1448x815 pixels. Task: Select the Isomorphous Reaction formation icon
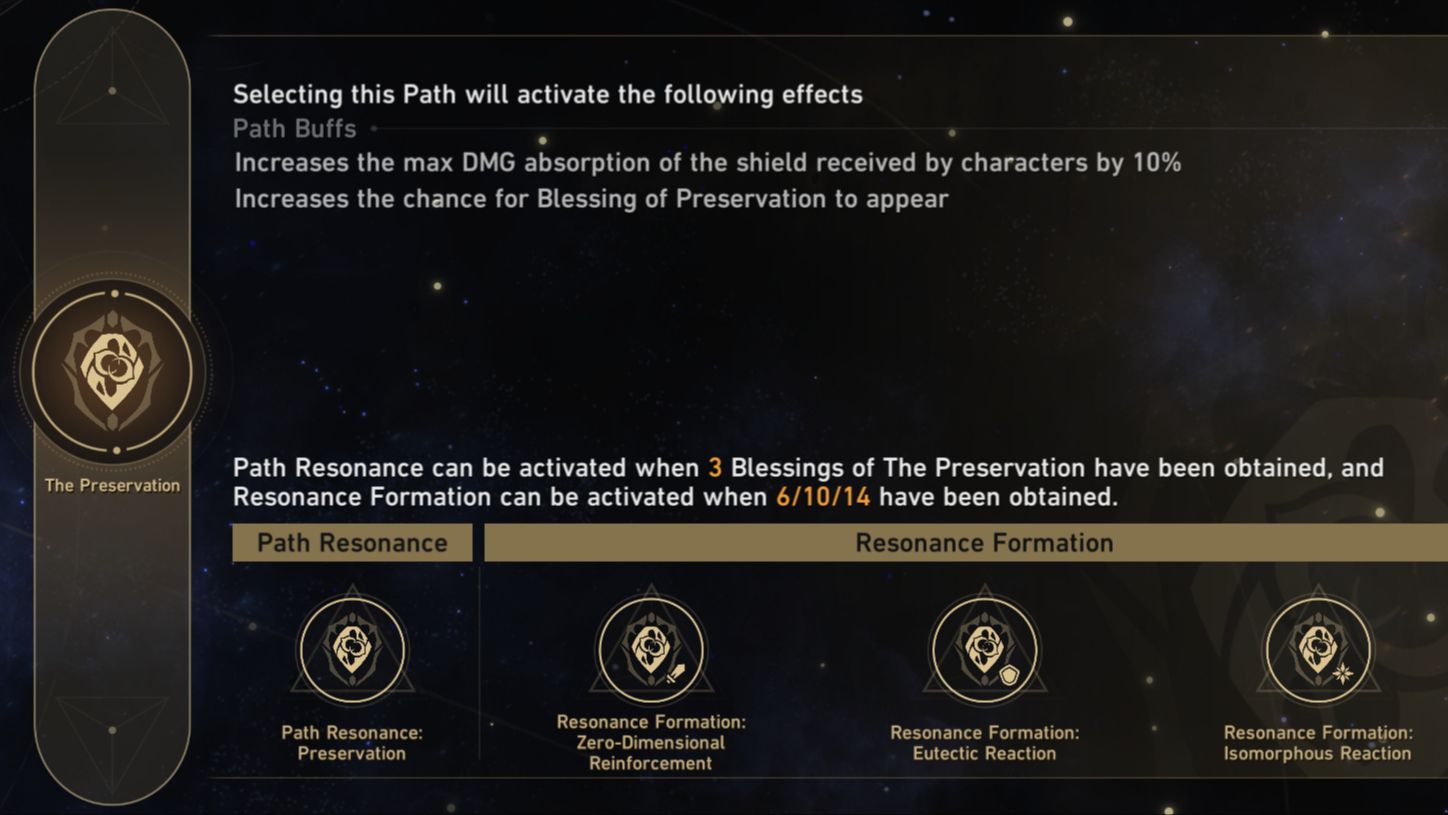[x=1318, y=648]
